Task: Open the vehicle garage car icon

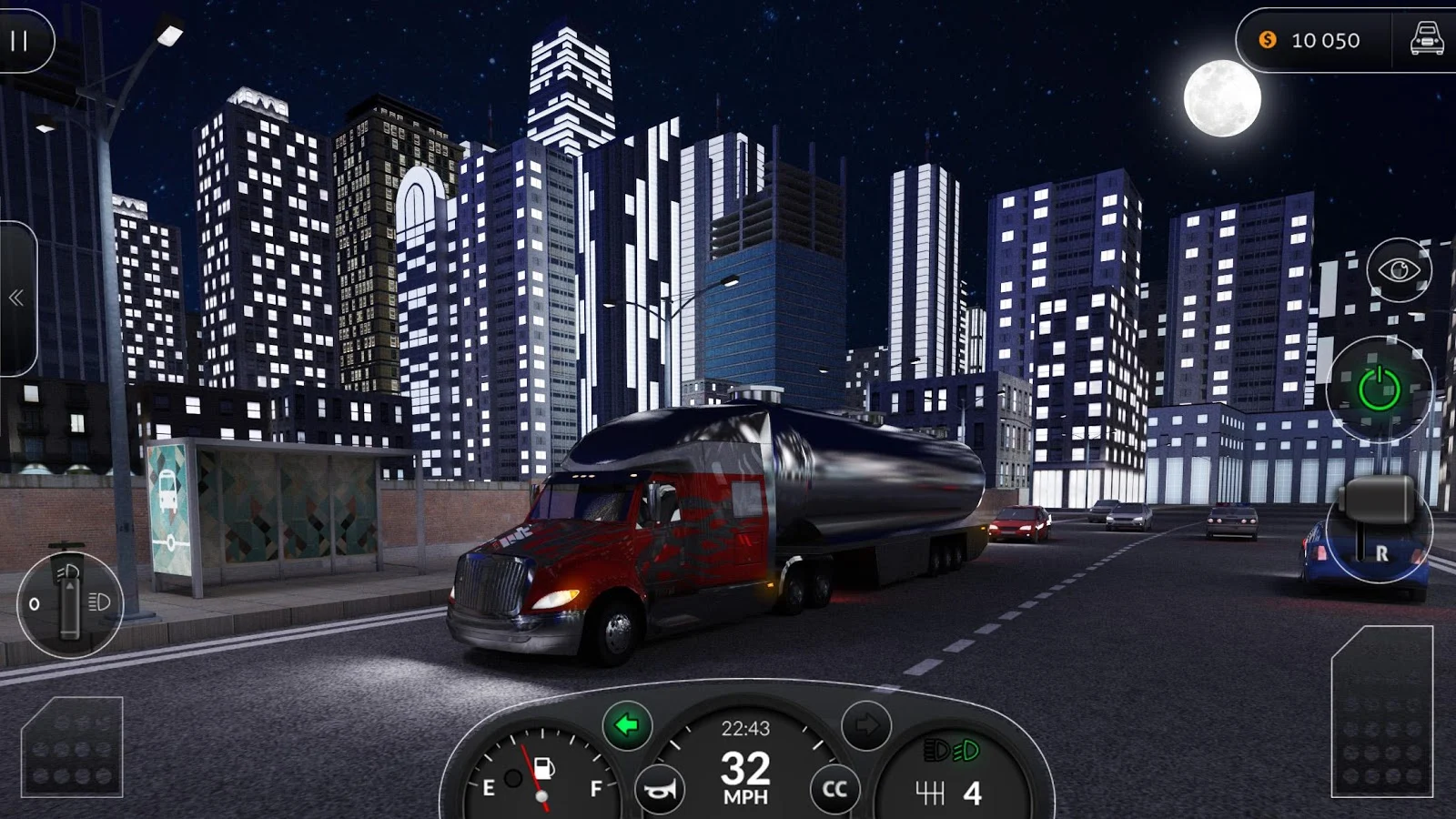Action: pyautogui.click(x=1426, y=40)
